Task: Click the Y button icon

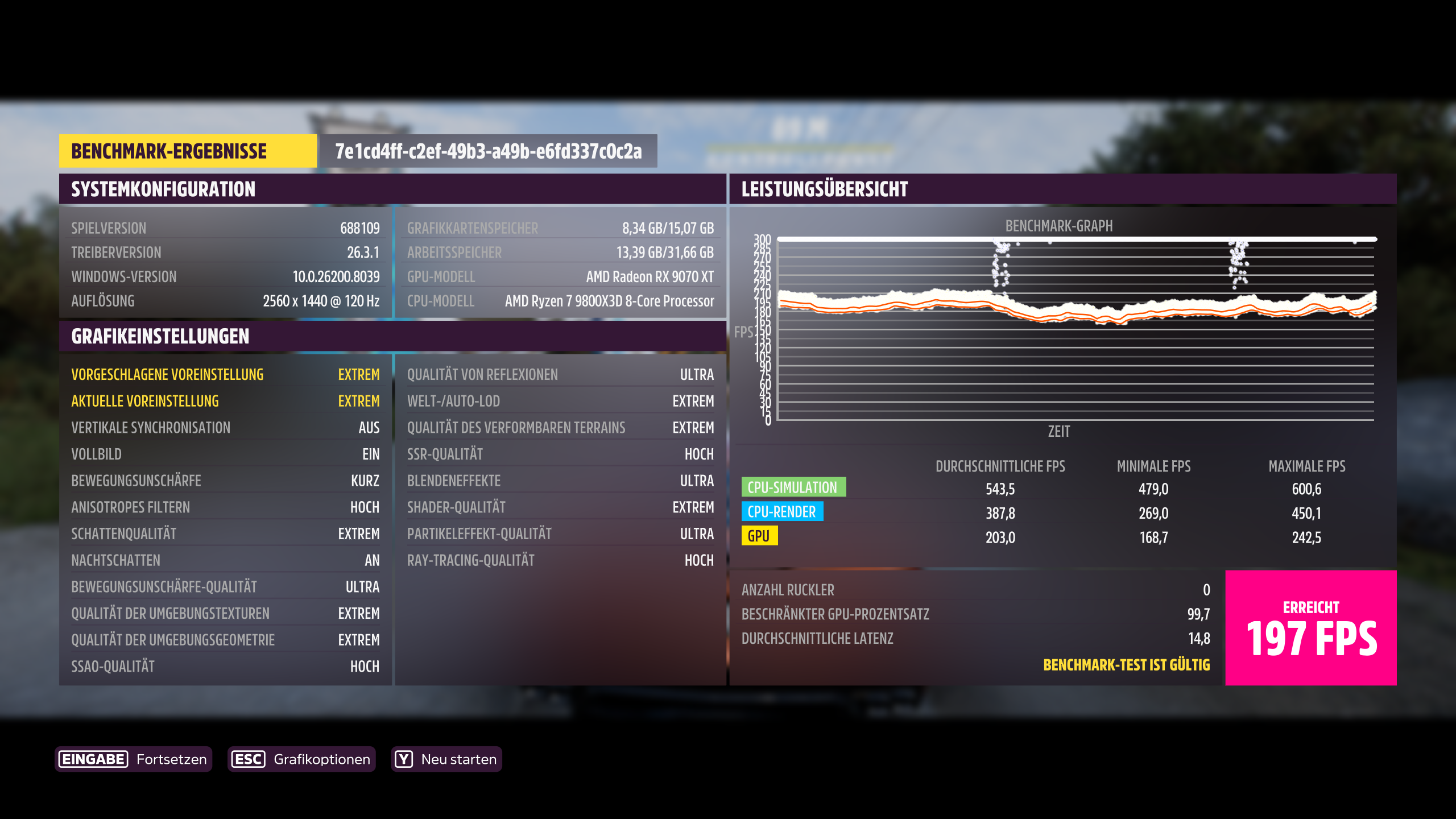Action: tap(404, 758)
